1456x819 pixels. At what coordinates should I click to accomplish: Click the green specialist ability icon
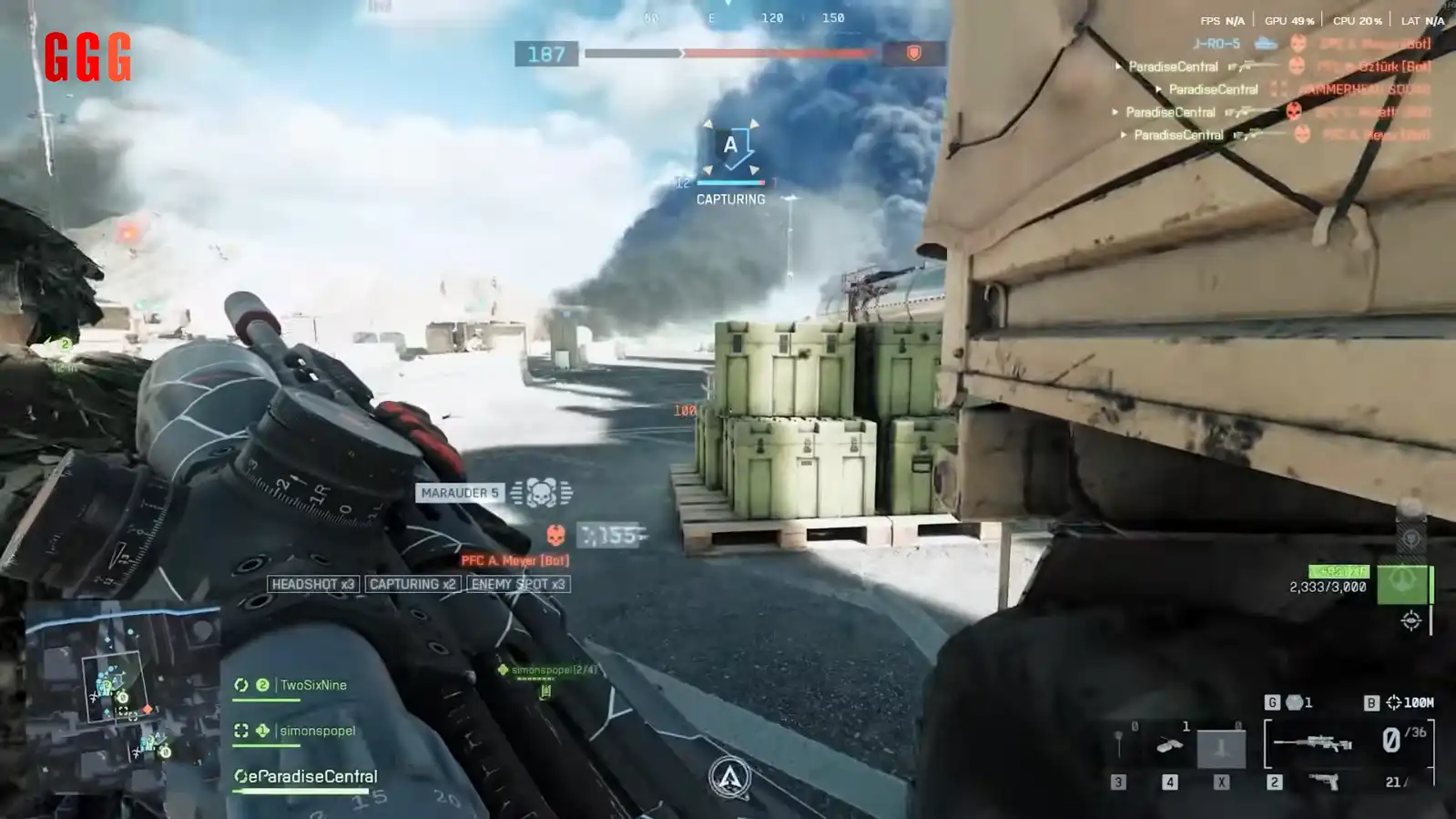pyautogui.click(x=1402, y=584)
